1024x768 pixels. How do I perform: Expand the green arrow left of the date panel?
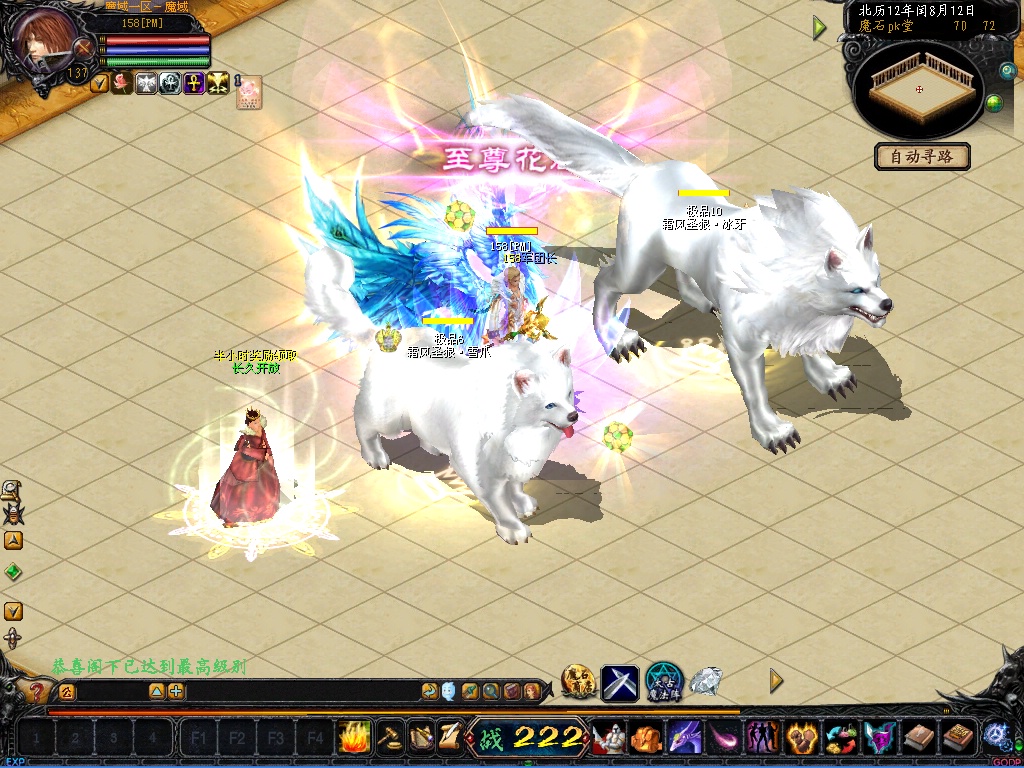tap(820, 28)
